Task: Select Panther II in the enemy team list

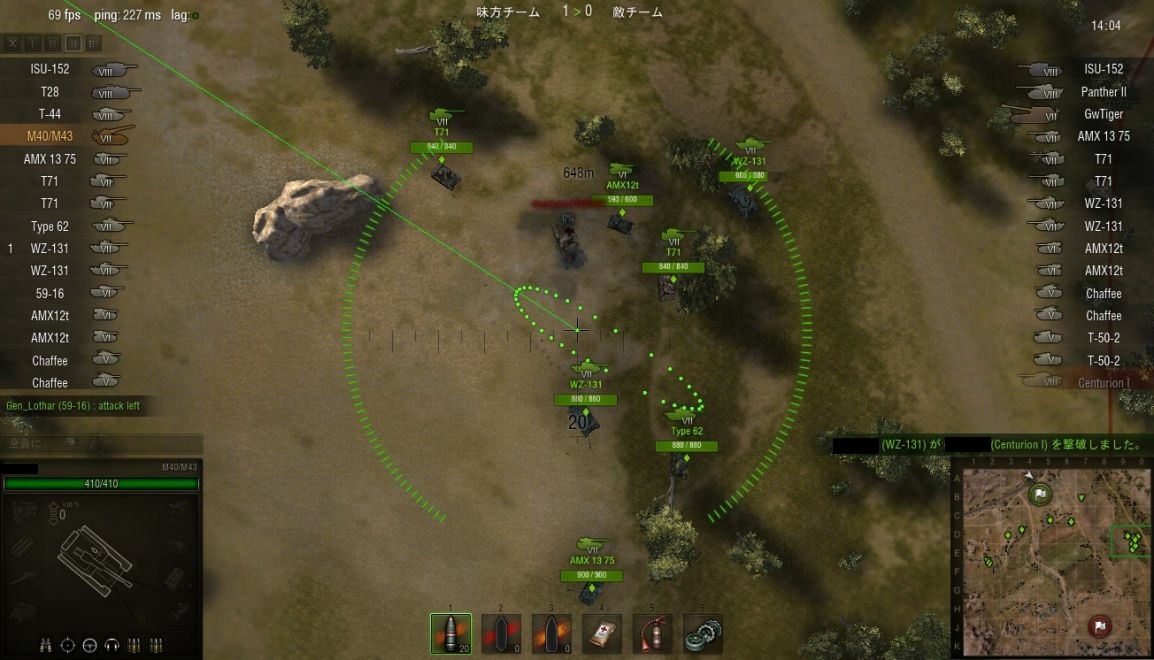Action: (x=1103, y=92)
